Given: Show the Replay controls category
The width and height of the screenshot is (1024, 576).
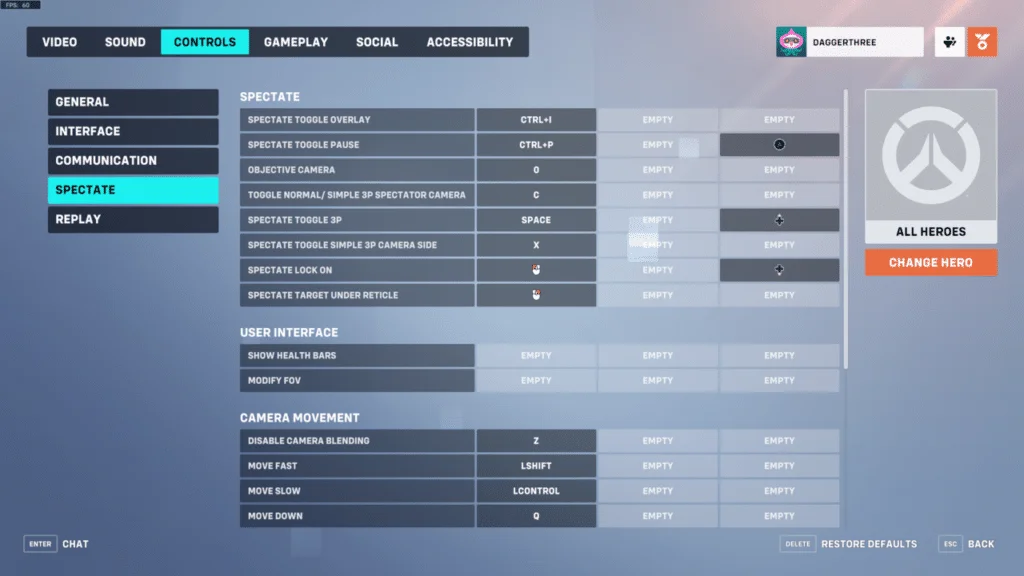Looking at the screenshot, I should click(x=133, y=219).
